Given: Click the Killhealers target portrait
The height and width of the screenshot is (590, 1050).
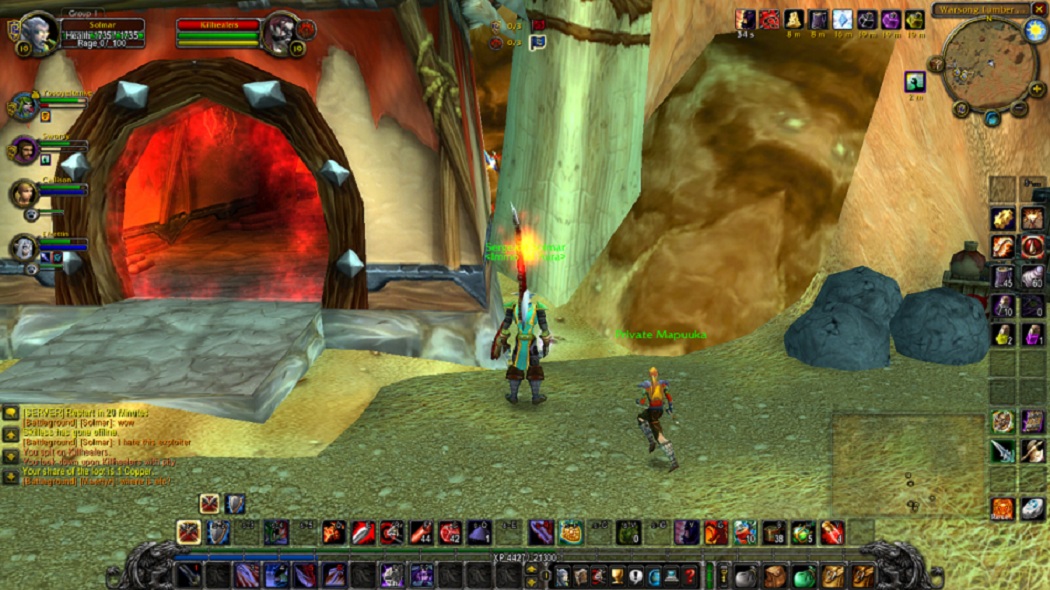Looking at the screenshot, I should tap(281, 32).
